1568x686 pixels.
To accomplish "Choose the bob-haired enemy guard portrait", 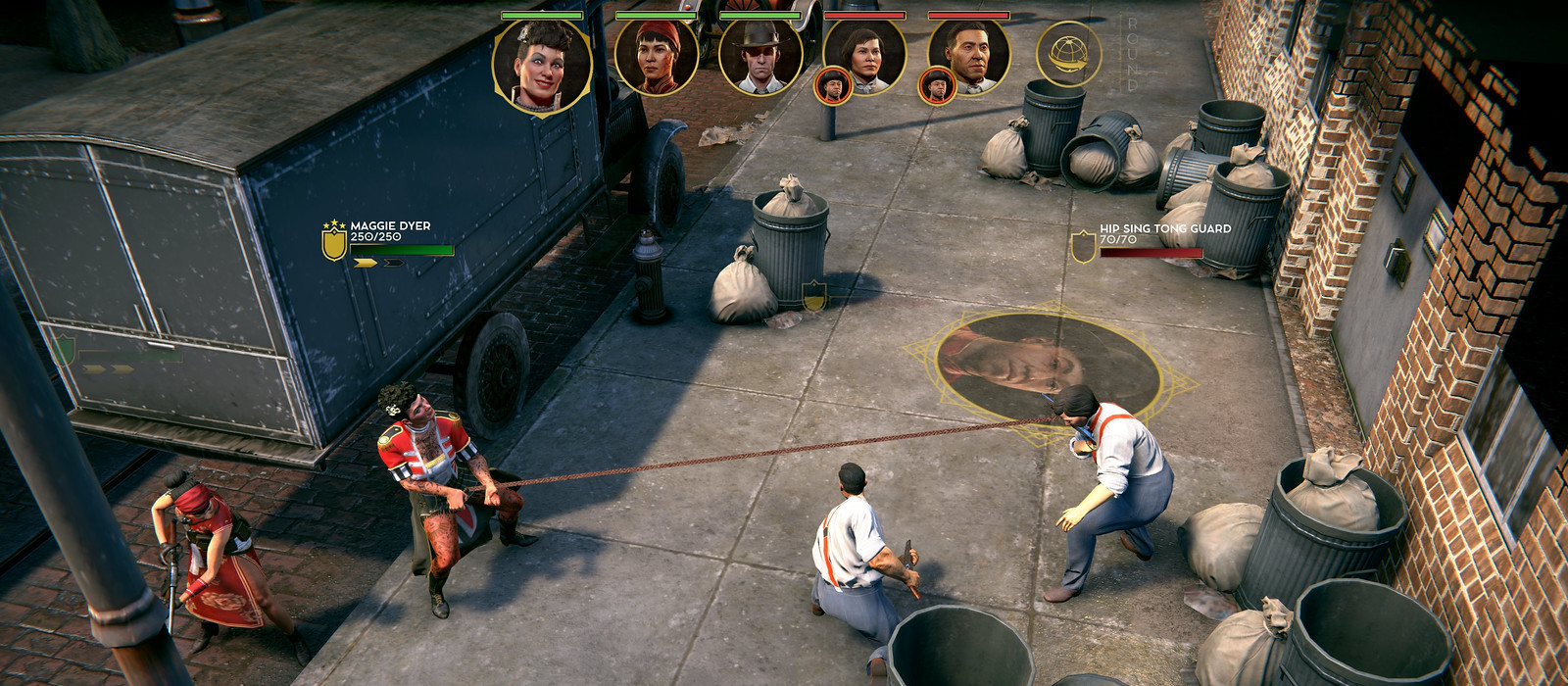I will [x=865, y=57].
